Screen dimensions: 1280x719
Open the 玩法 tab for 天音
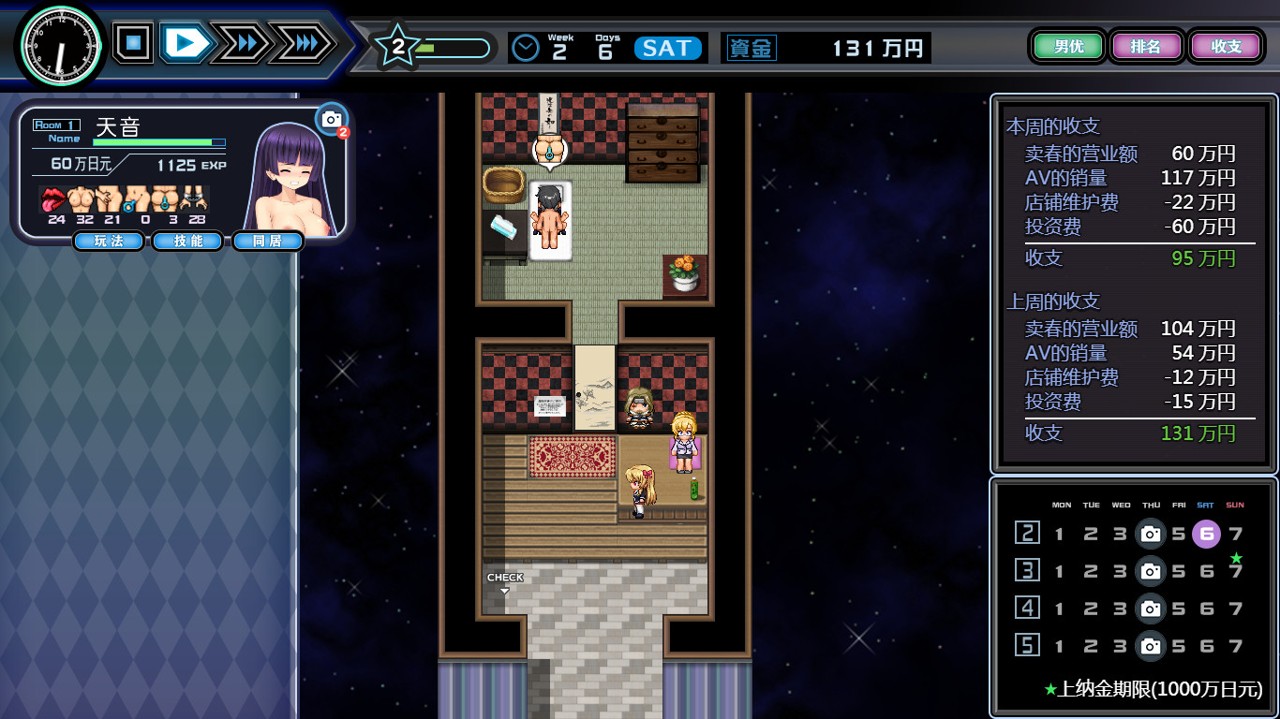(x=108, y=241)
